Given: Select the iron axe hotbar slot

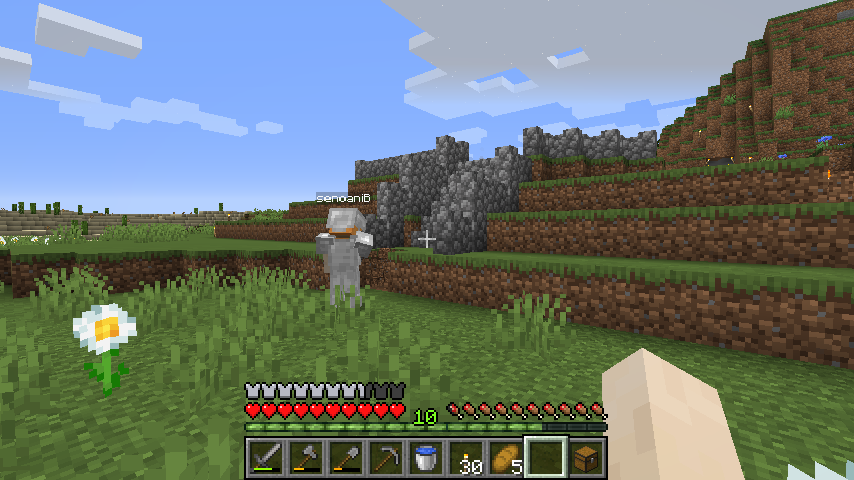Looking at the screenshot, I should tap(305, 458).
